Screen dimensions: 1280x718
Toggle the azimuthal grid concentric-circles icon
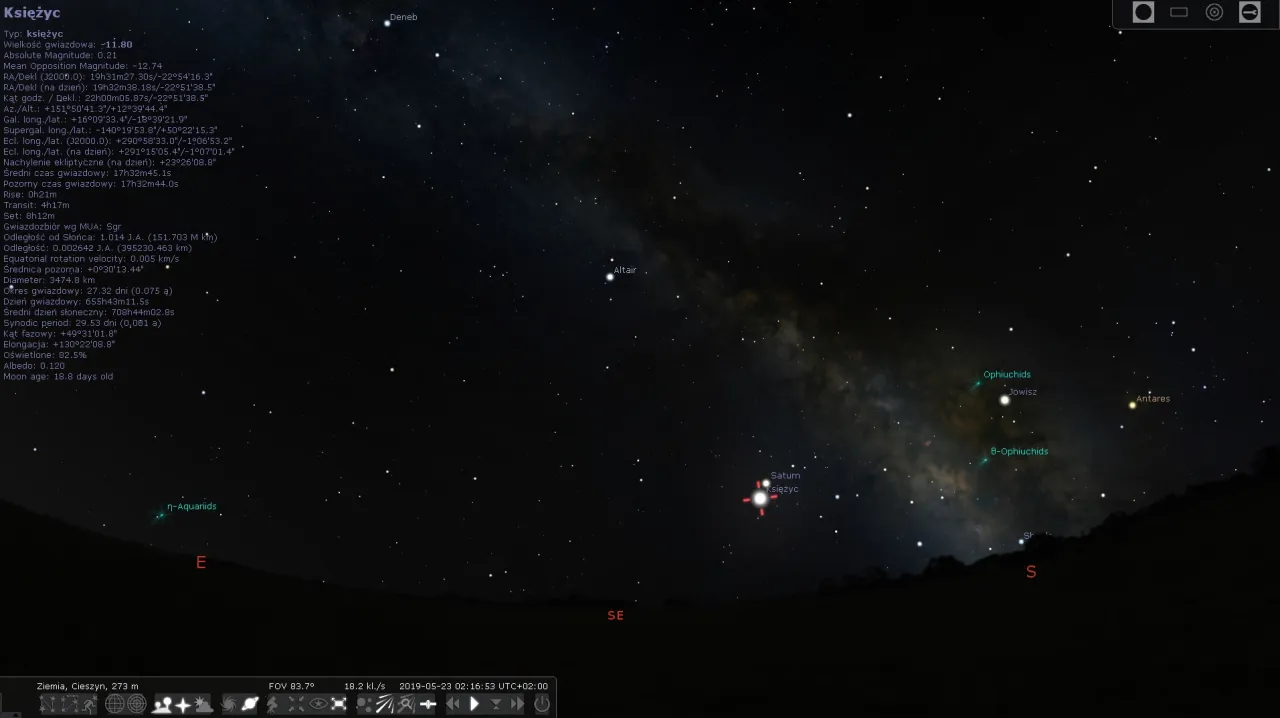pyautogui.click(x=137, y=704)
